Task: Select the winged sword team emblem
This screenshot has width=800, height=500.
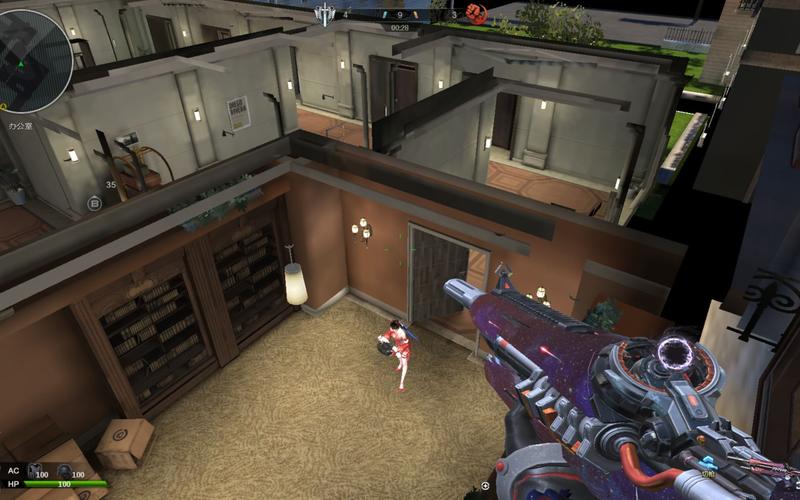Action: click(x=325, y=14)
